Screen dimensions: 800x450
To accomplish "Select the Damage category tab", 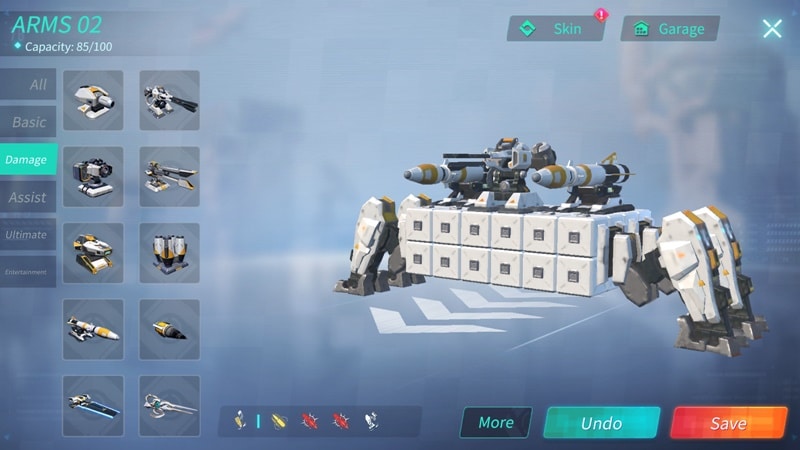I will tap(27, 160).
